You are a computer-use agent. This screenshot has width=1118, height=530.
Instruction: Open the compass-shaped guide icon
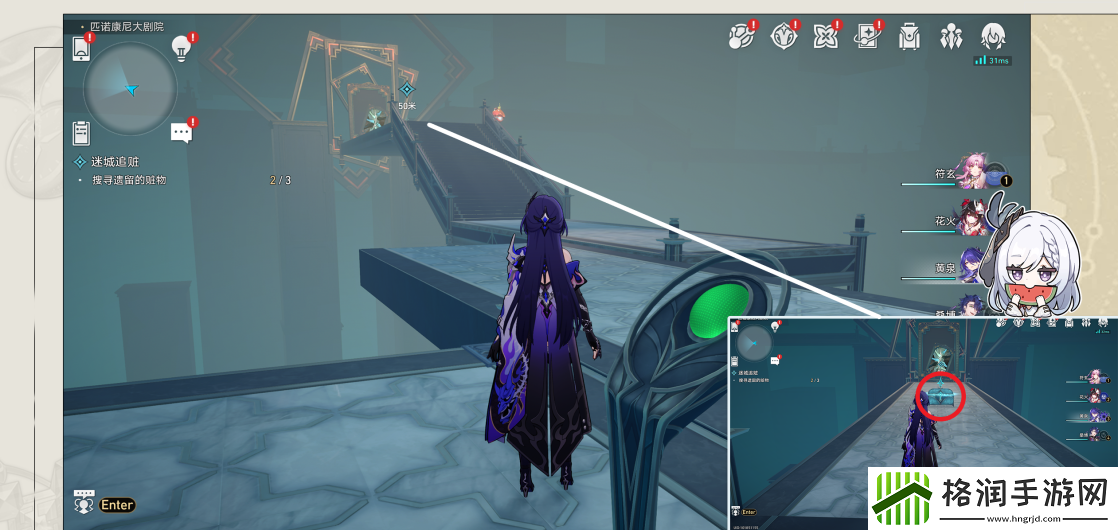(783, 37)
